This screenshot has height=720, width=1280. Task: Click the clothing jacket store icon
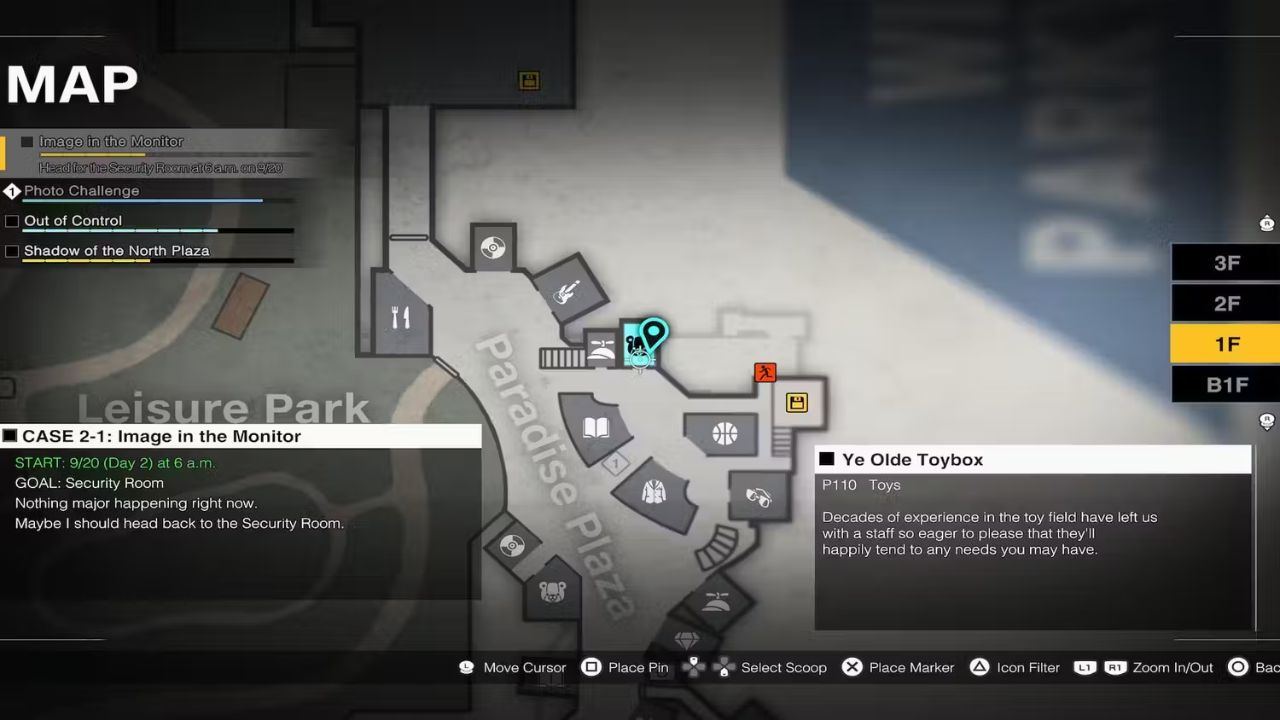654,492
